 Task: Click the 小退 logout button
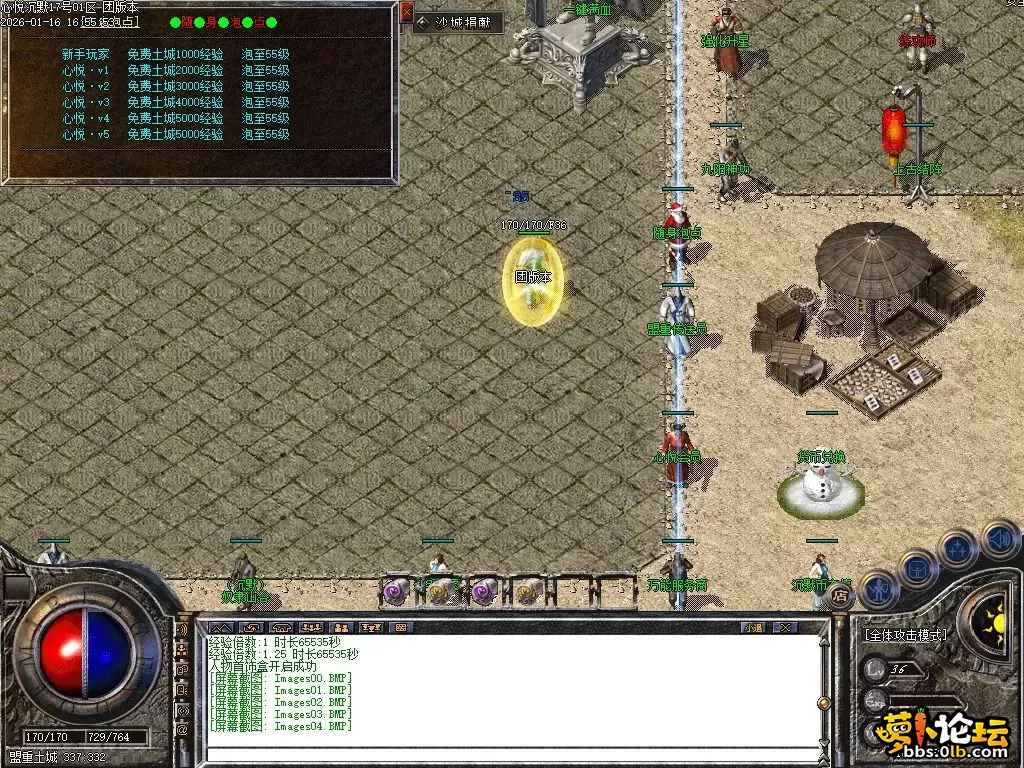[x=753, y=627]
